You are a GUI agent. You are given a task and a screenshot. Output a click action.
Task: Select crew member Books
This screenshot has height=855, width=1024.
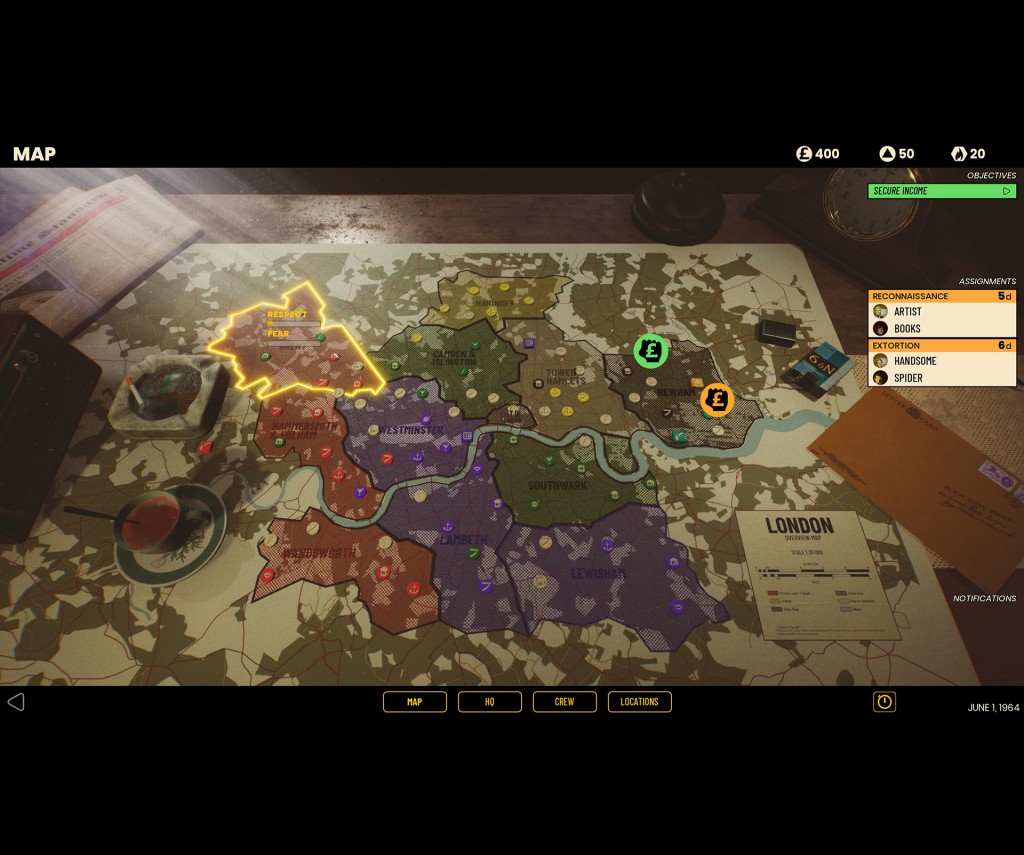pyautogui.click(x=907, y=328)
